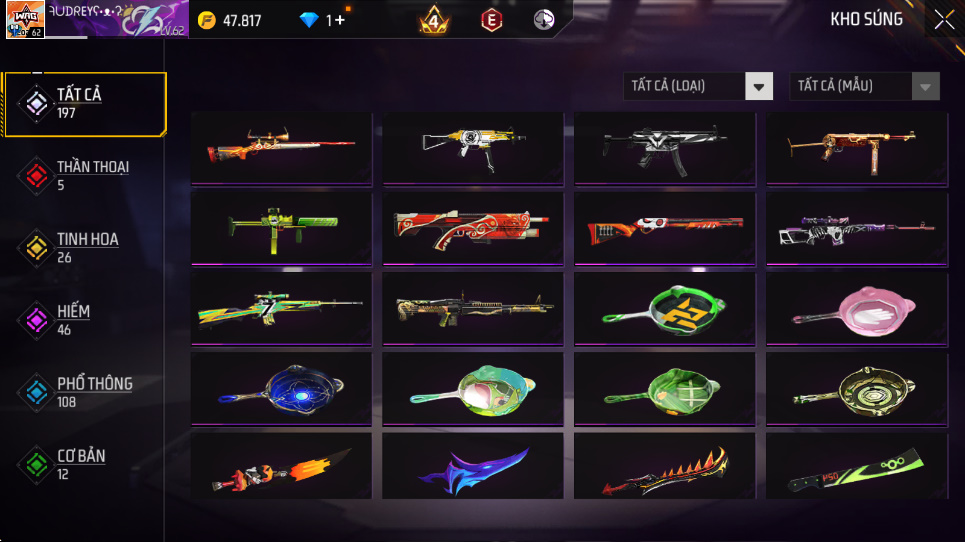The height and width of the screenshot is (542, 965).
Task: Close the Kho Súng weapon vault
Action: [x=943, y=20]
